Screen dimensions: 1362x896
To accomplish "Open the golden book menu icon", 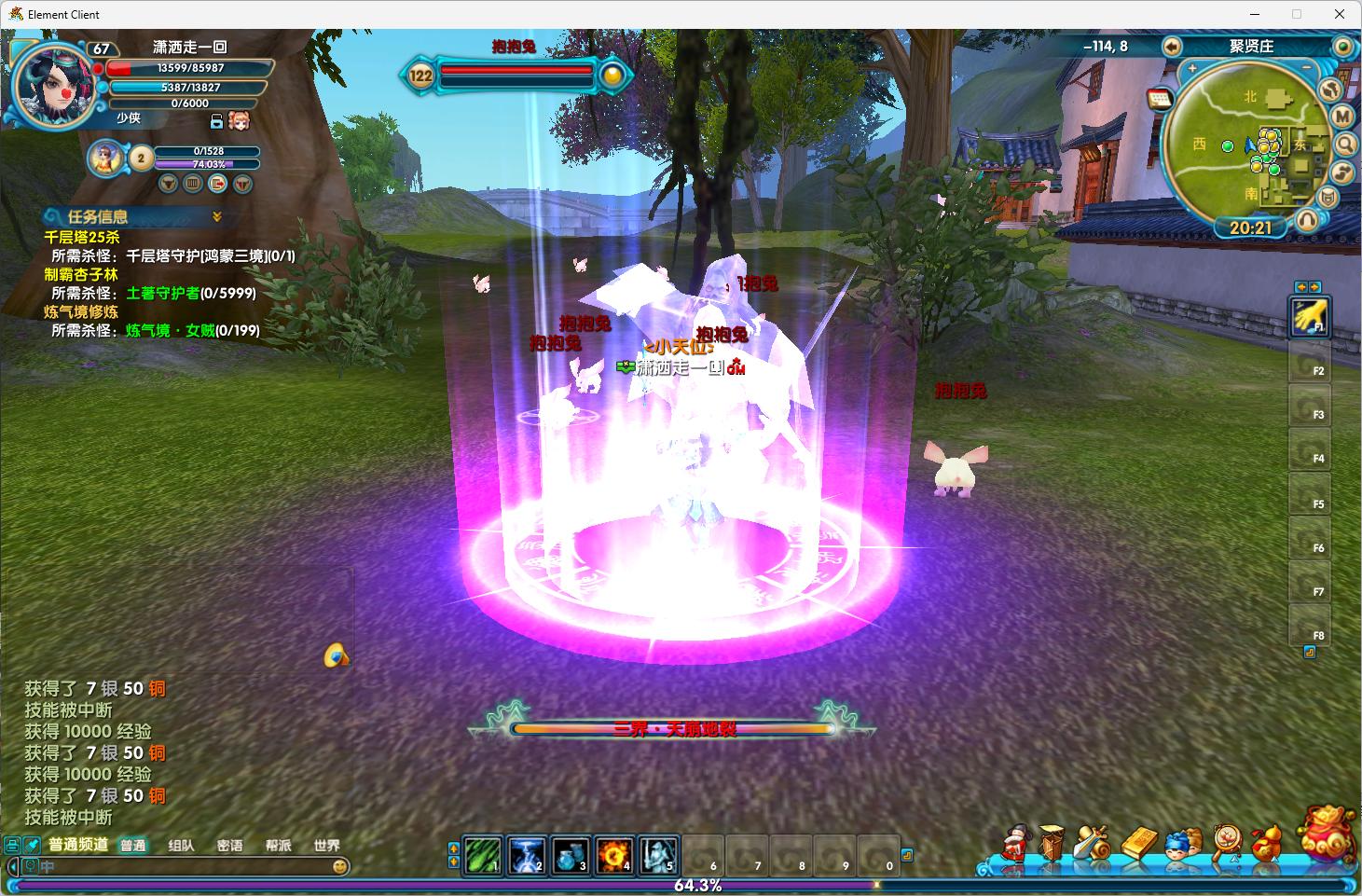I will click(x=1139, y=843).
